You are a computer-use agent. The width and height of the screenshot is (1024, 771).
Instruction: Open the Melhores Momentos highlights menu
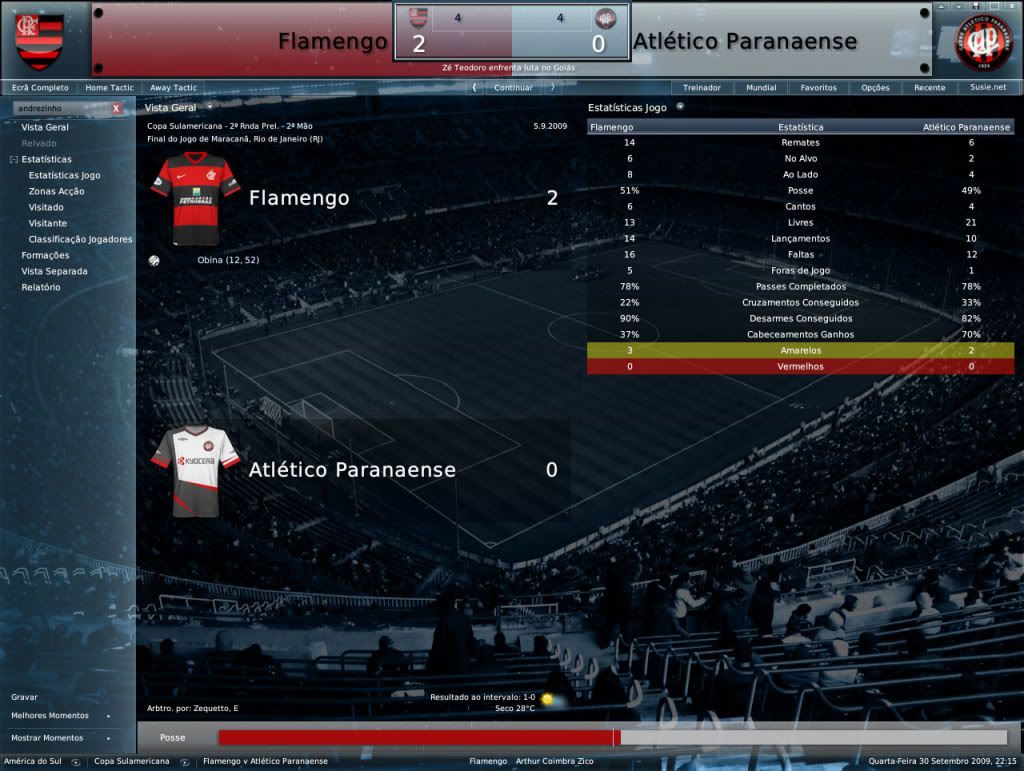(x=50, y=716)
